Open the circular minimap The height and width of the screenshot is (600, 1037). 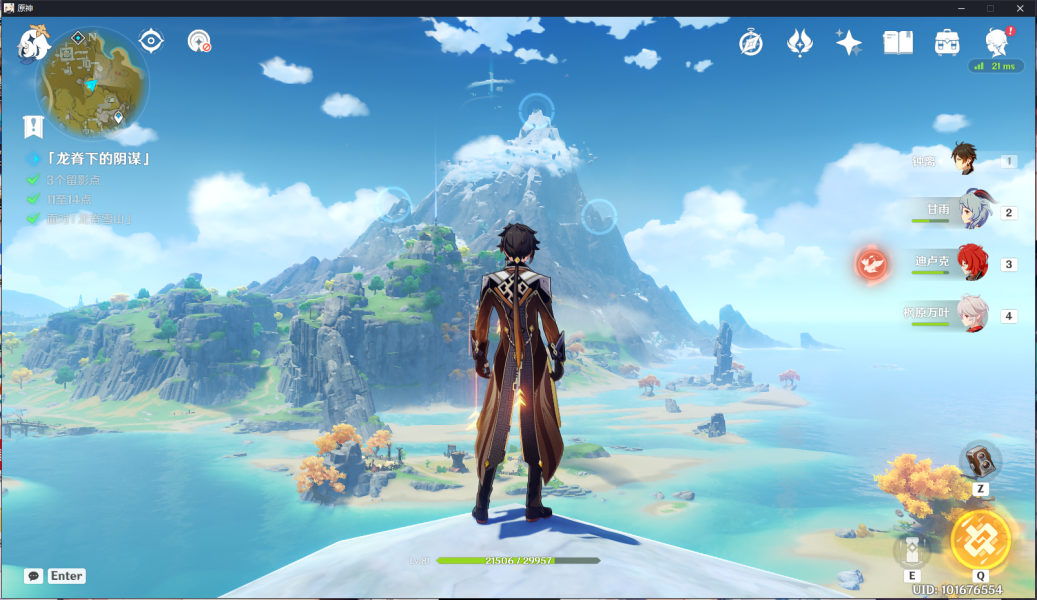[x=92, y=84]
